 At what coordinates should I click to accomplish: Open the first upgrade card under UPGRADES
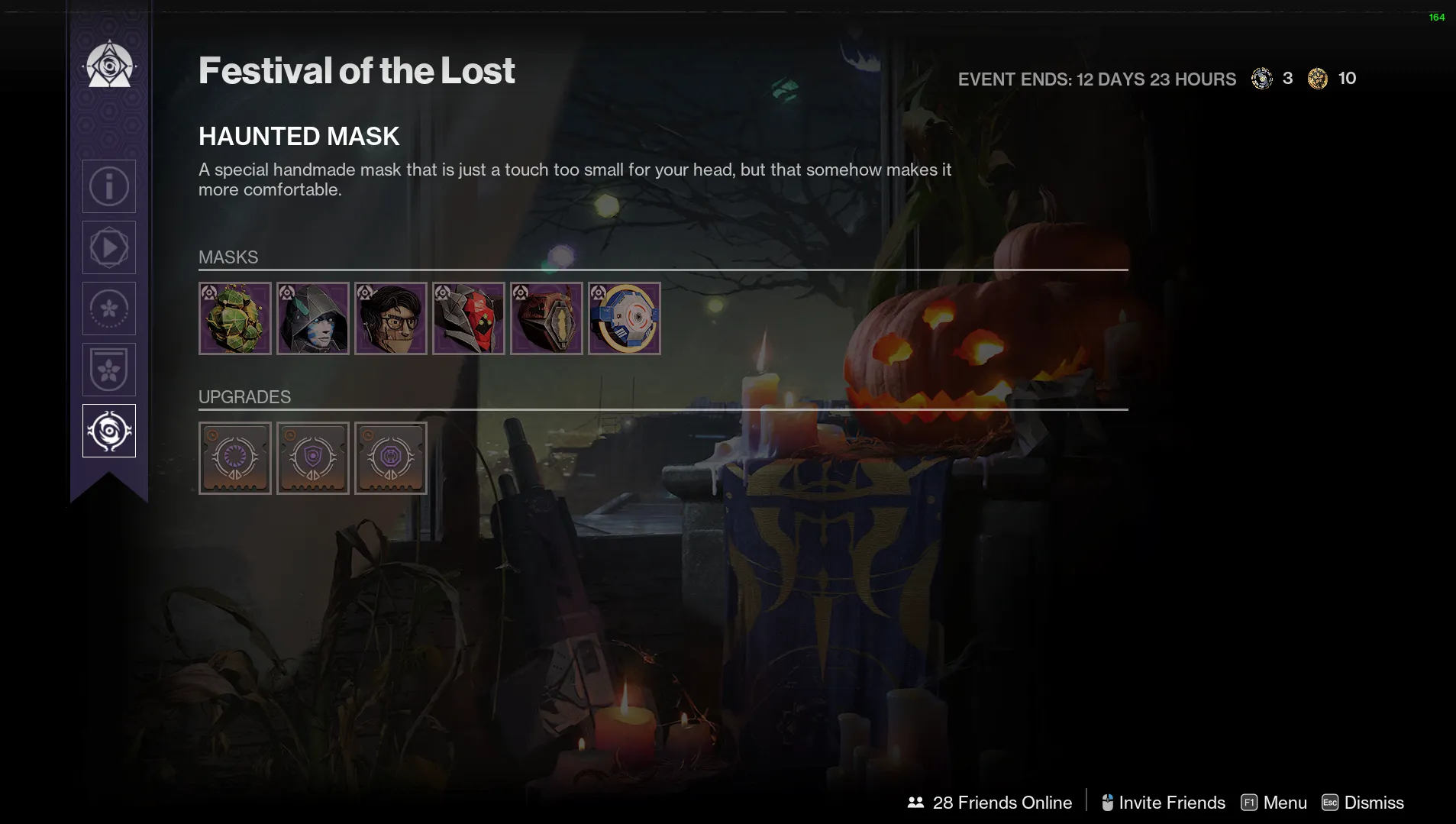pos(234,457)
